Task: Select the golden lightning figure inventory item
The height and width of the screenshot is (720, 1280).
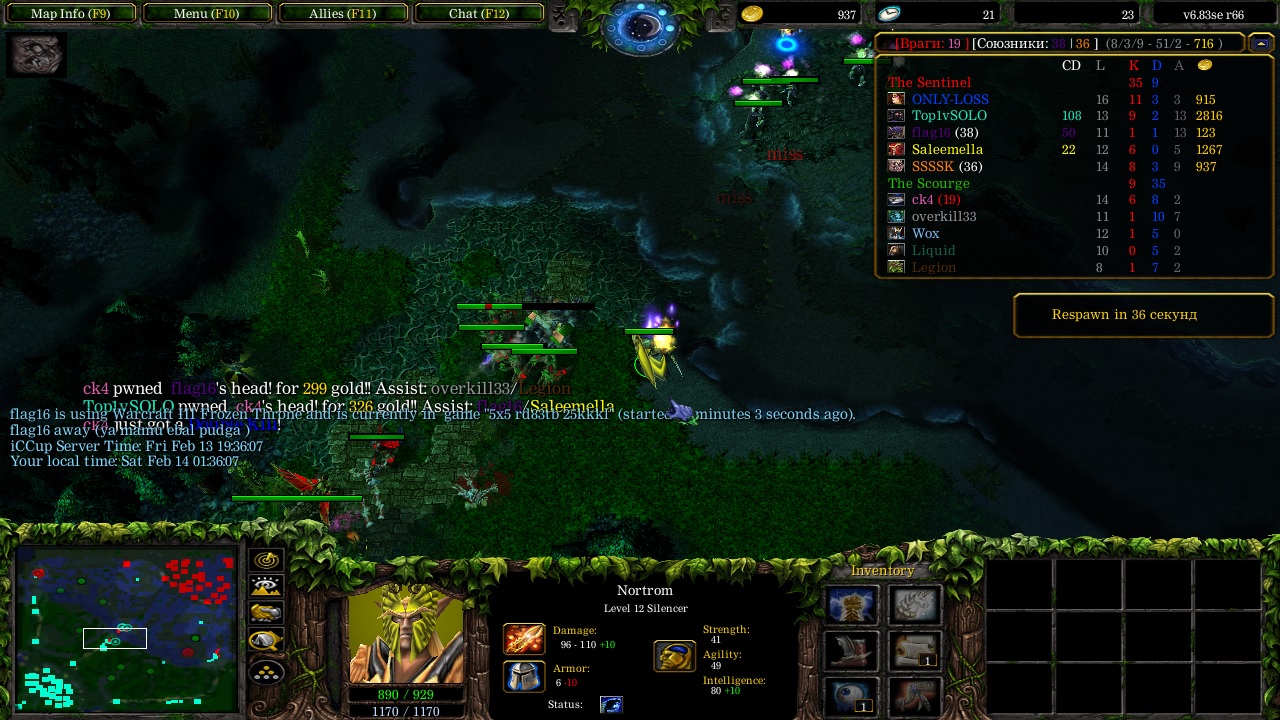Action: pos(852,606)
